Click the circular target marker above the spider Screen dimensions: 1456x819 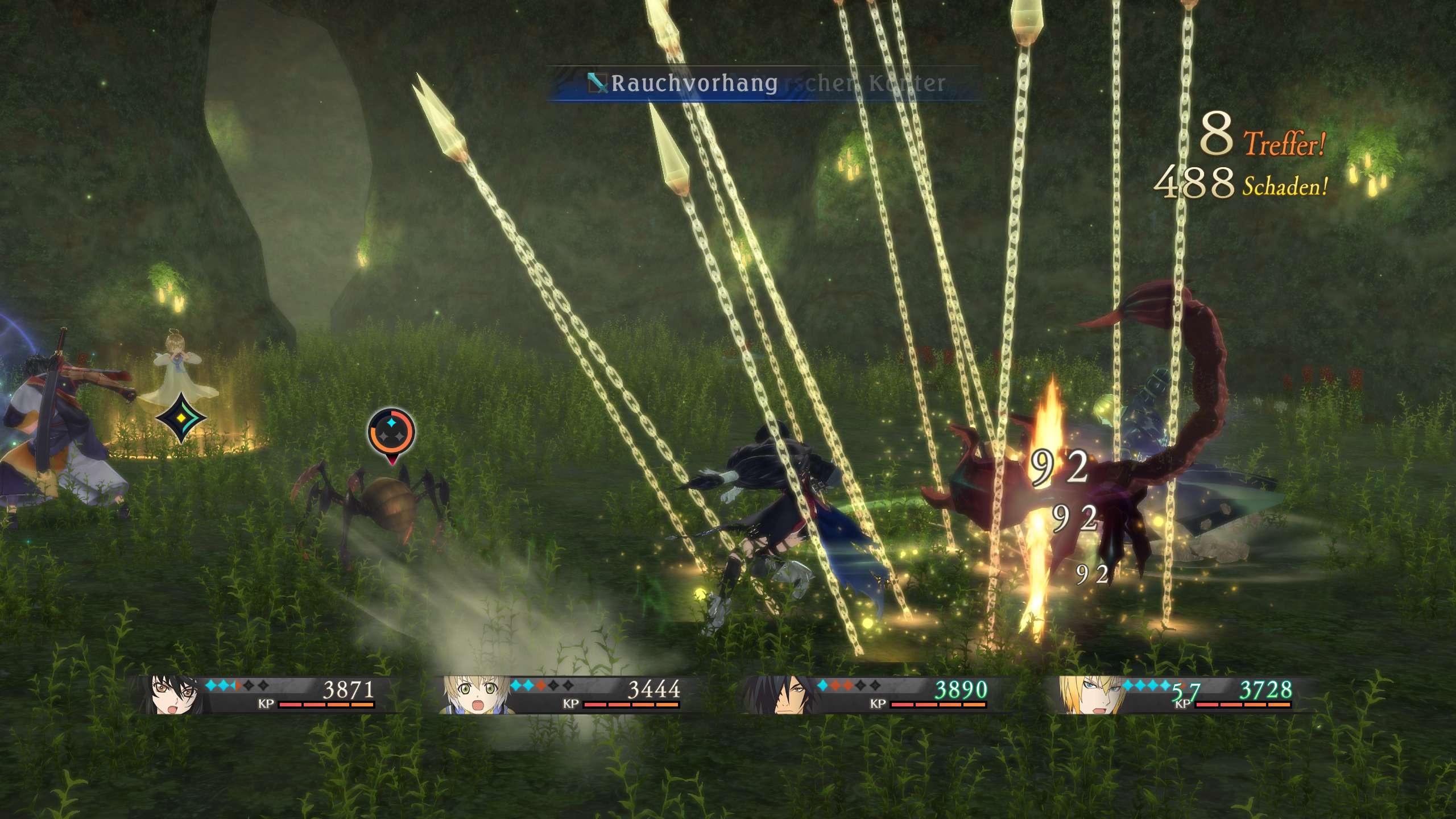[391, 431]
